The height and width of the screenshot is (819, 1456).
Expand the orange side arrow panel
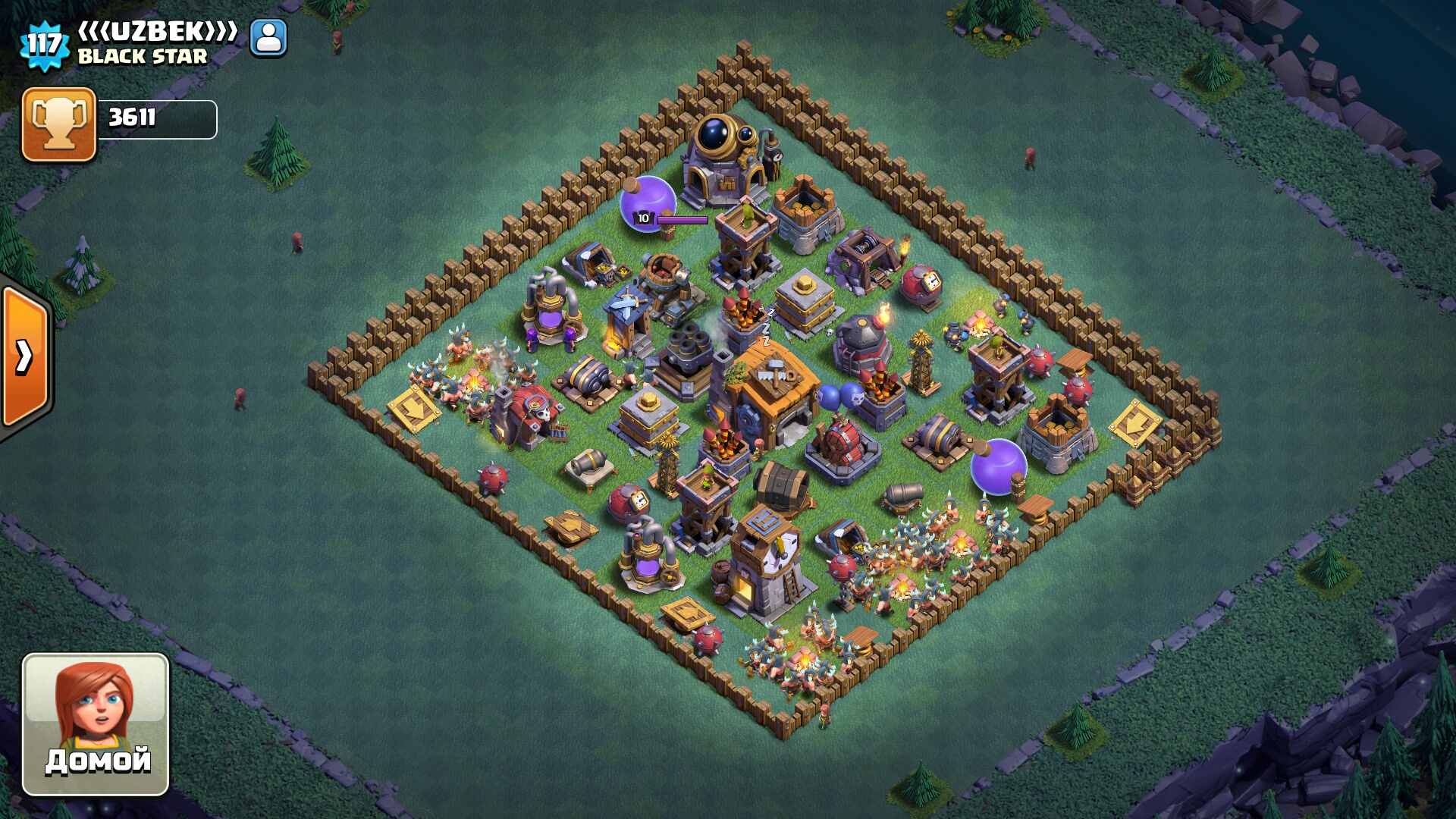(25, 357)
